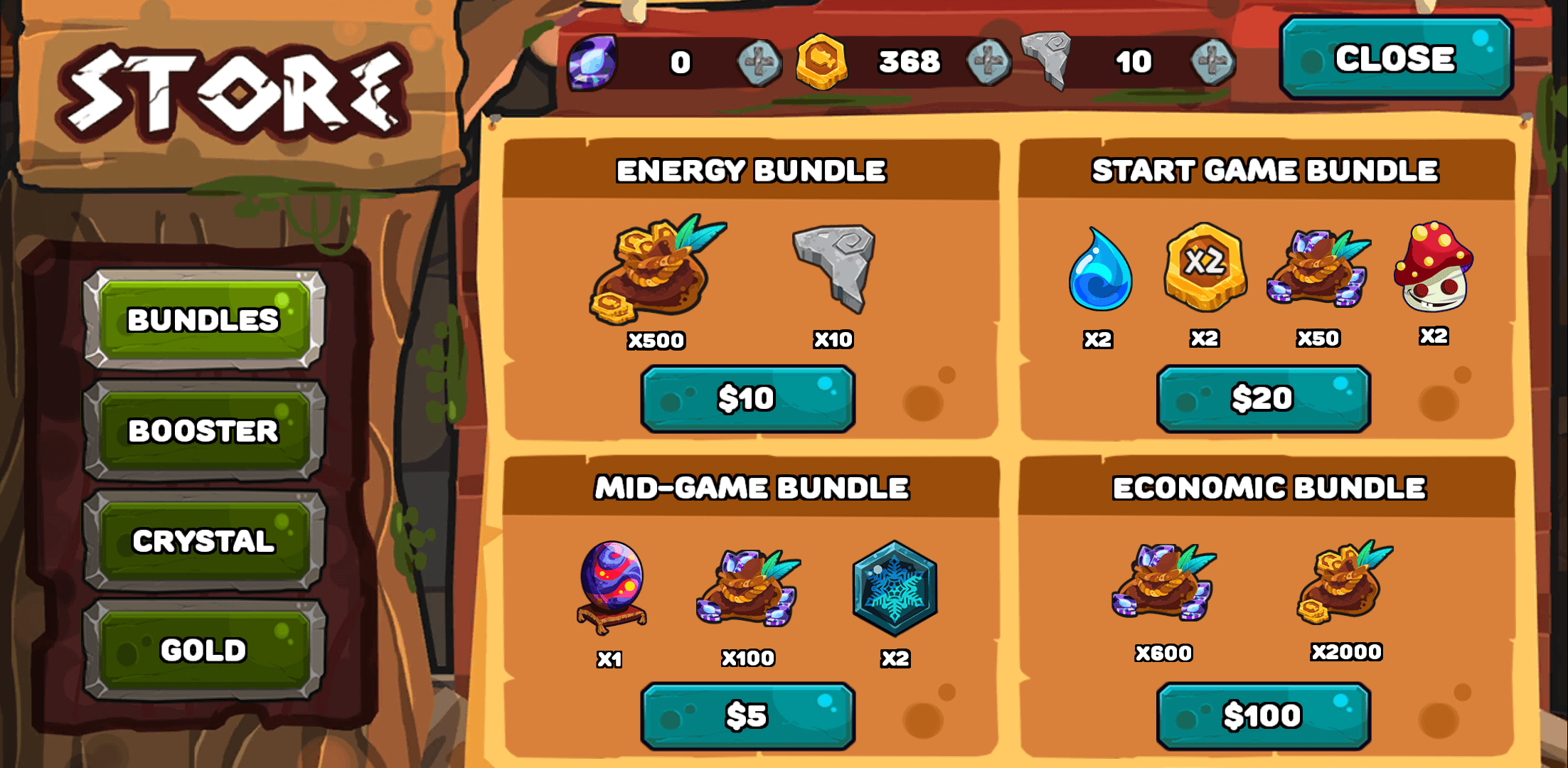Switch to the Bundles category
1568x768 pixels.
coord(203,319)
